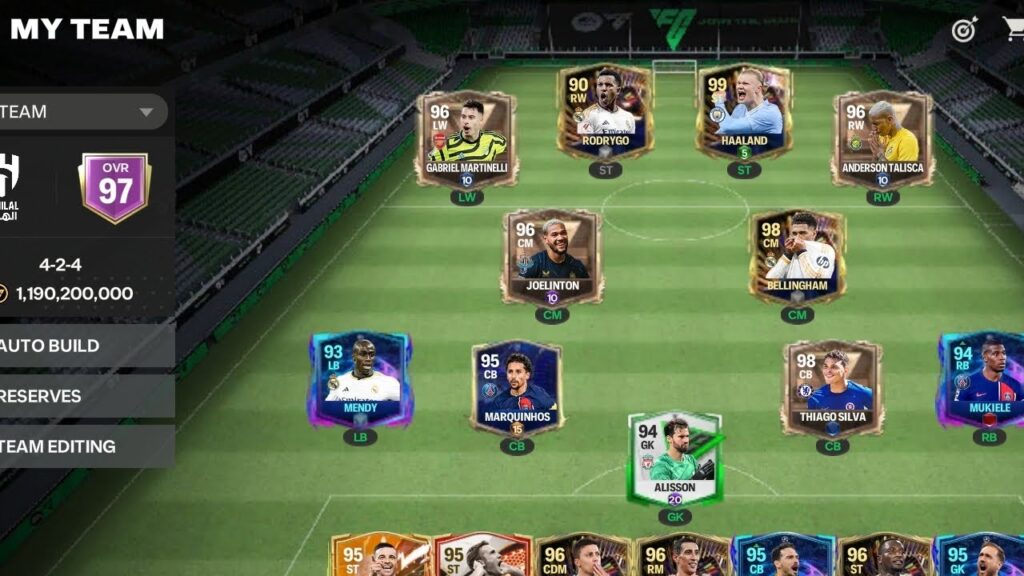This screenshot has height=576, width=1024.
Task: Open Team Editing
Action: point(80,447)
